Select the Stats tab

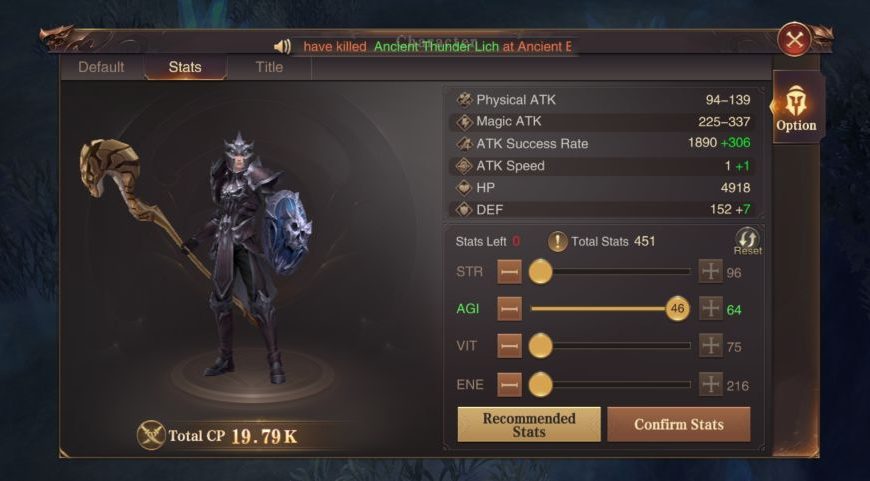click(185, 67)
